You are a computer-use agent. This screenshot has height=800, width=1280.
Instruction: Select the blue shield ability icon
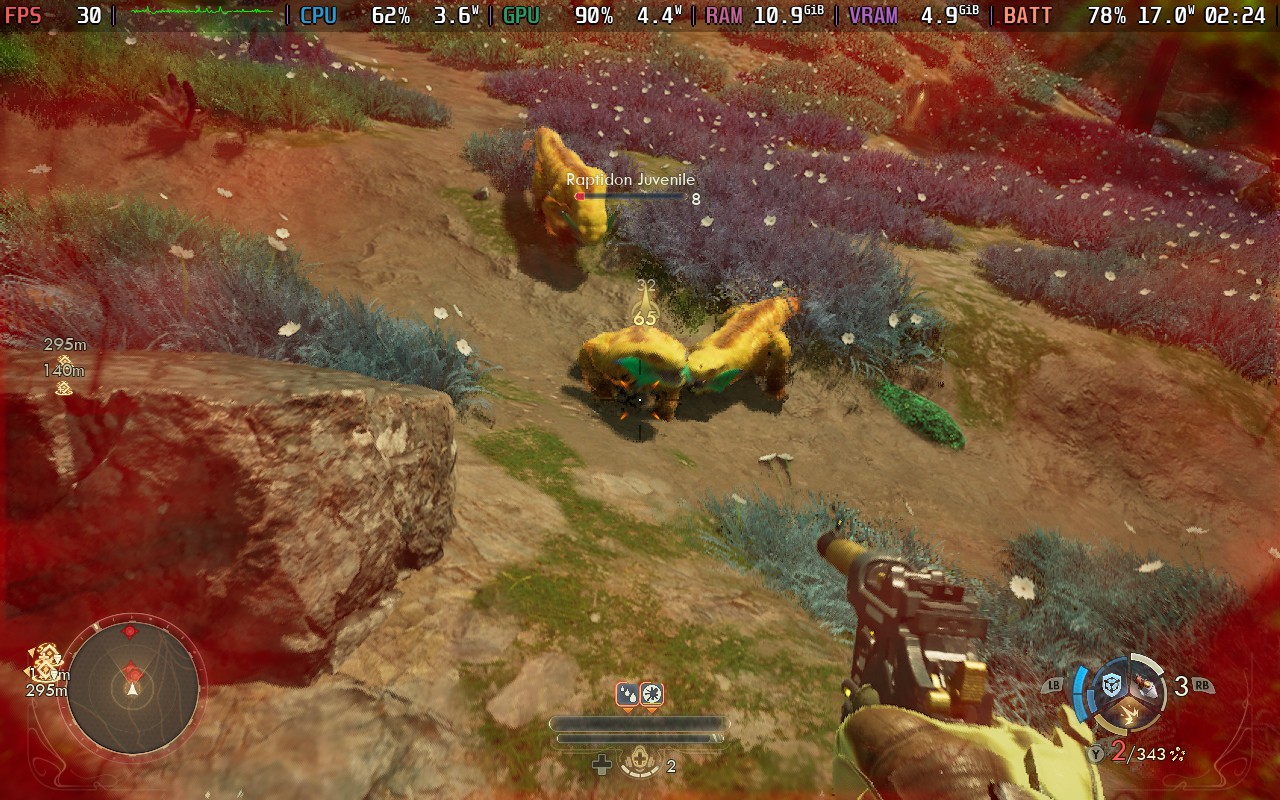tap(1111, 686)
